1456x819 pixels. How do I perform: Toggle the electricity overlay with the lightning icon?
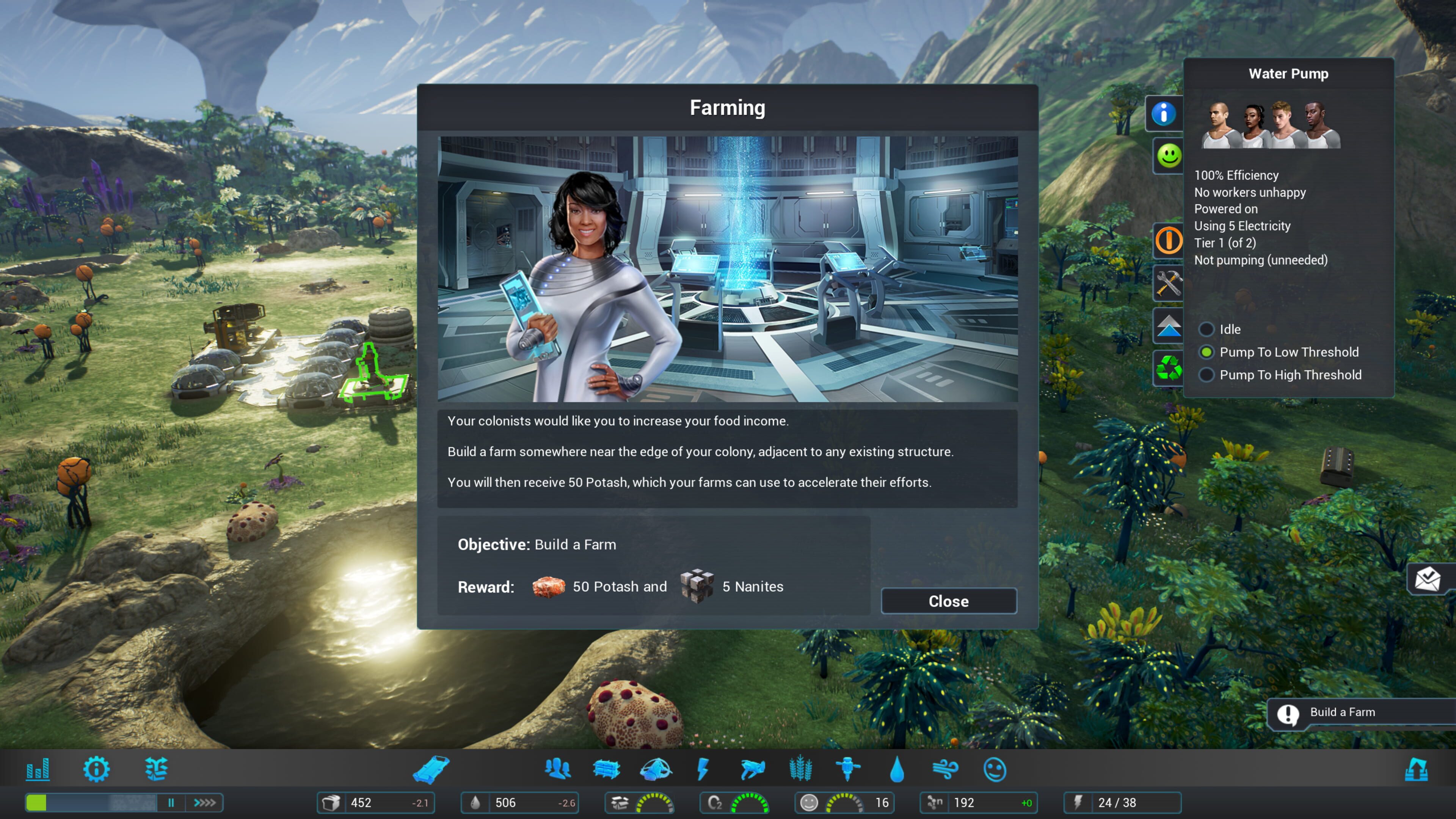(704, 769)
